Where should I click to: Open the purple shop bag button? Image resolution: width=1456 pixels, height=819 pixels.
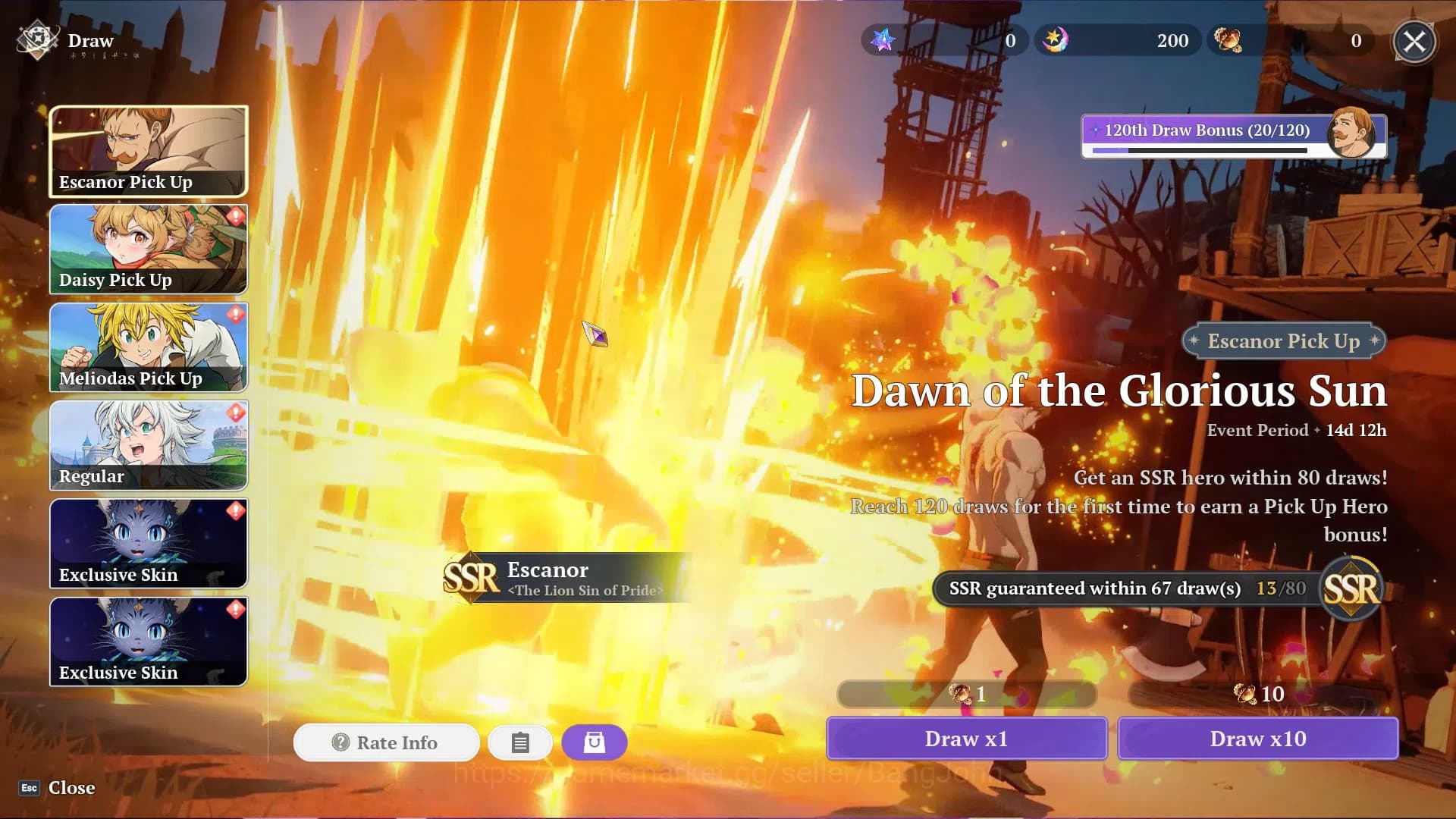pyautogui.click(x=595, y=742)
